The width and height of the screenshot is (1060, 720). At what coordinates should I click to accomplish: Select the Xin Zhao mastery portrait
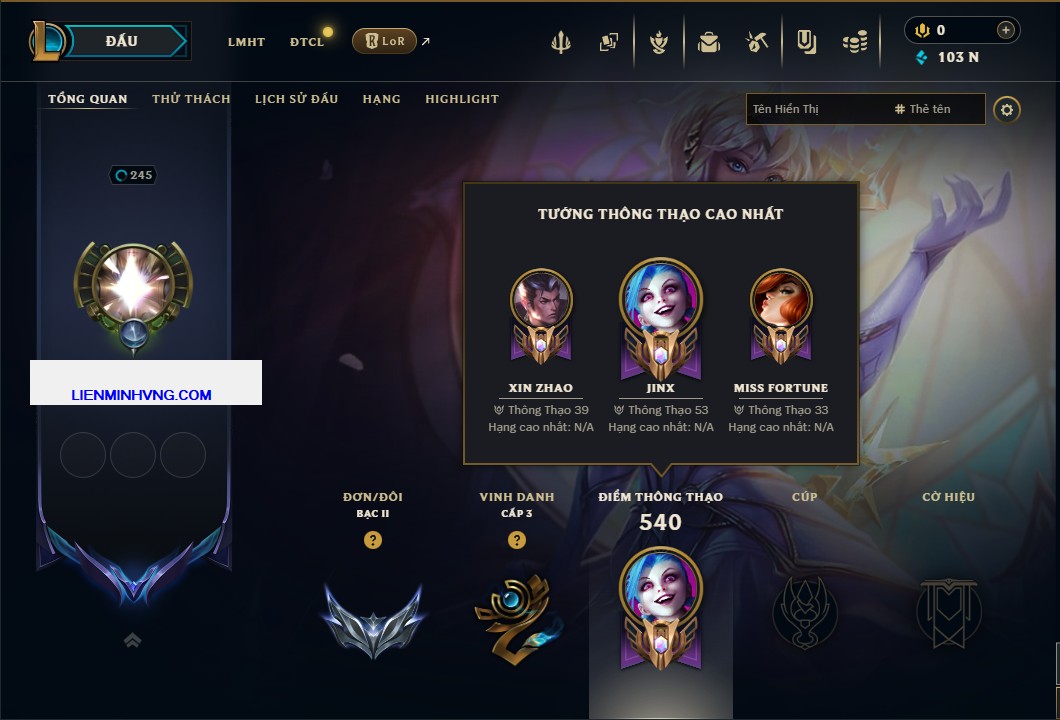[x=541, y=304]
